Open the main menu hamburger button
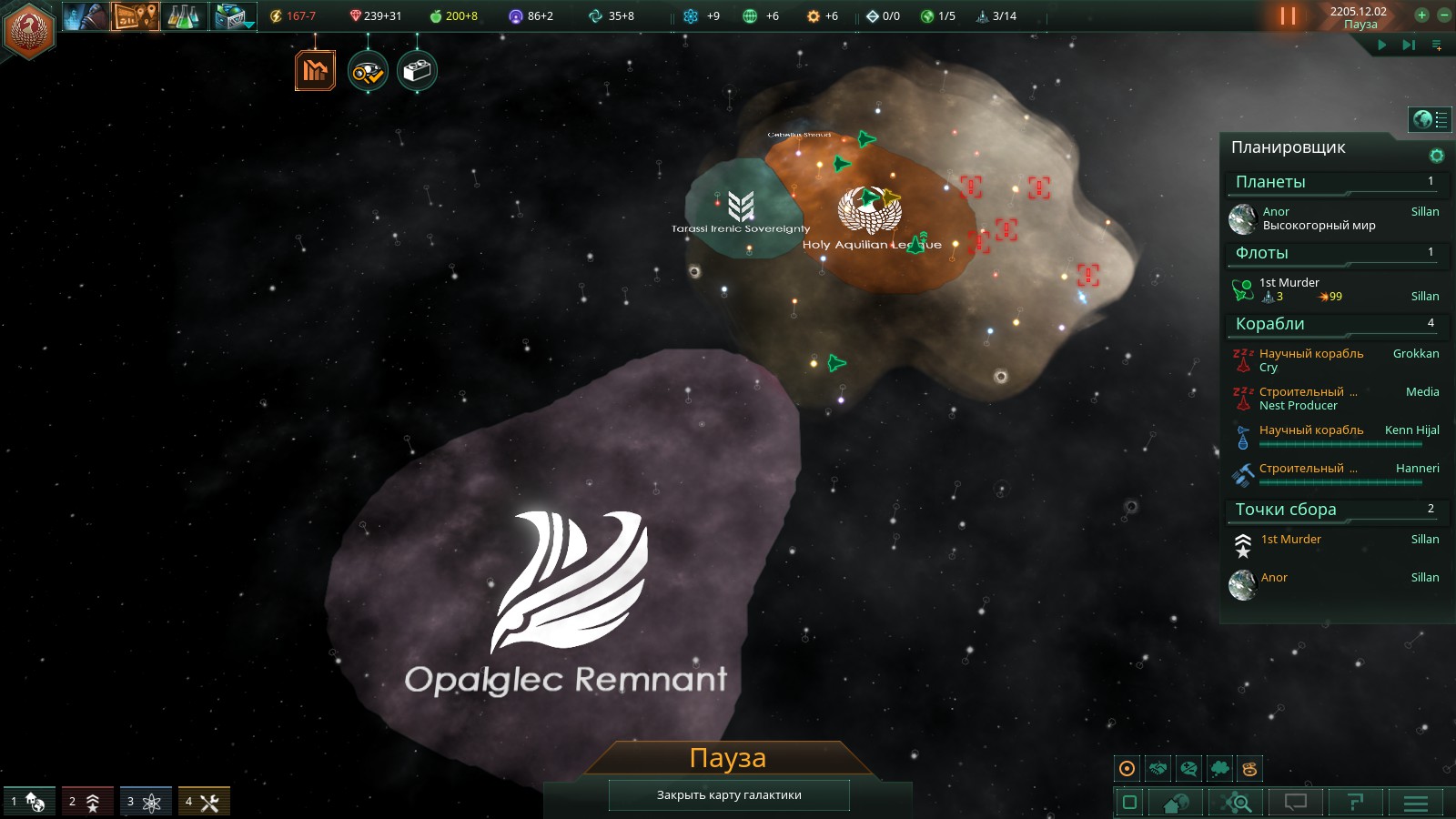 [x=1415, y=803]
